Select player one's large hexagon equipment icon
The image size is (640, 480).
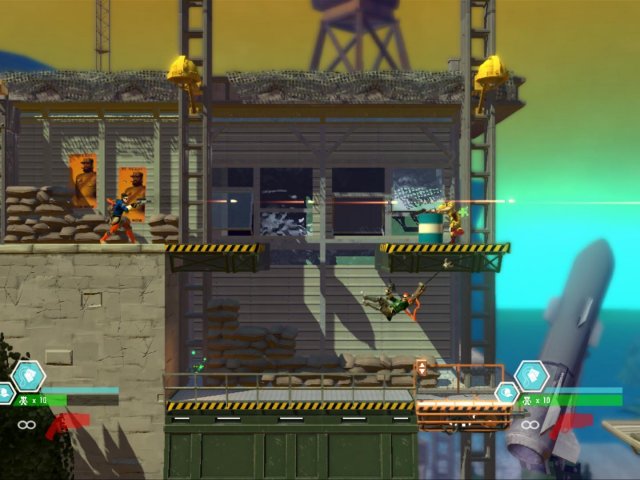tap(29, 375)
